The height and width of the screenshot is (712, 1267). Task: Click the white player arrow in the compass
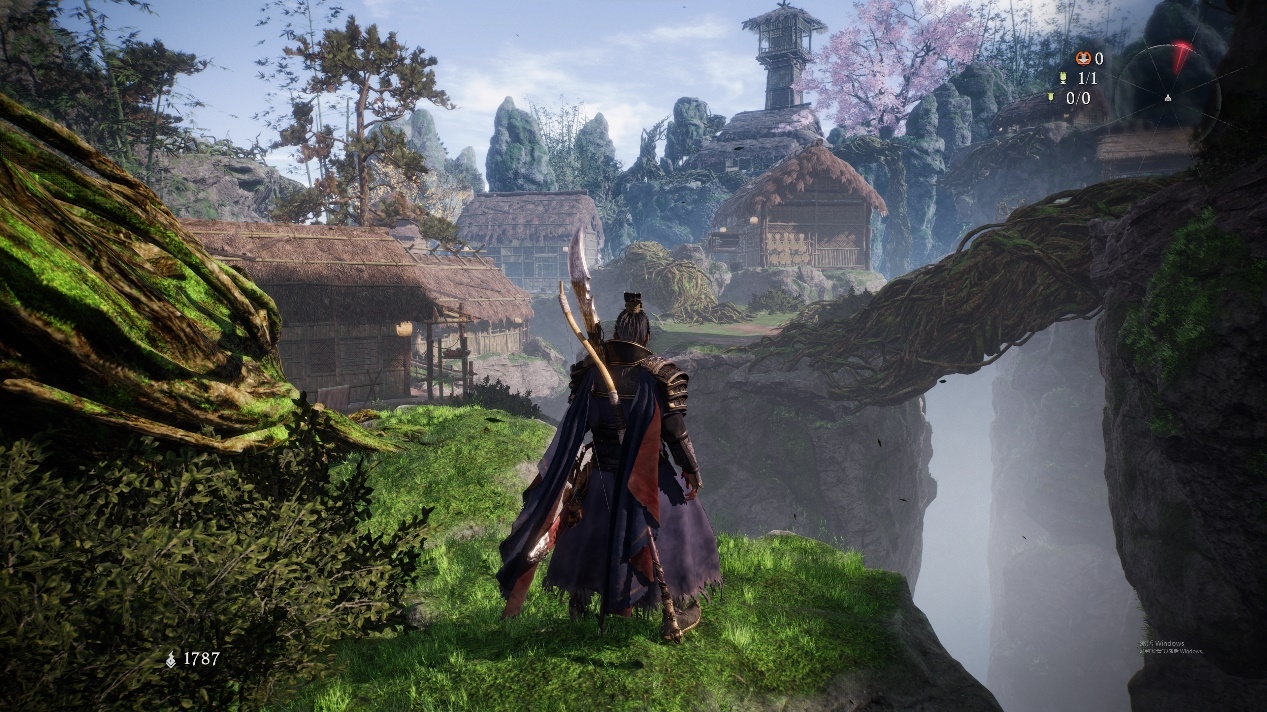pyautogui.click(x=1167, y=98)
